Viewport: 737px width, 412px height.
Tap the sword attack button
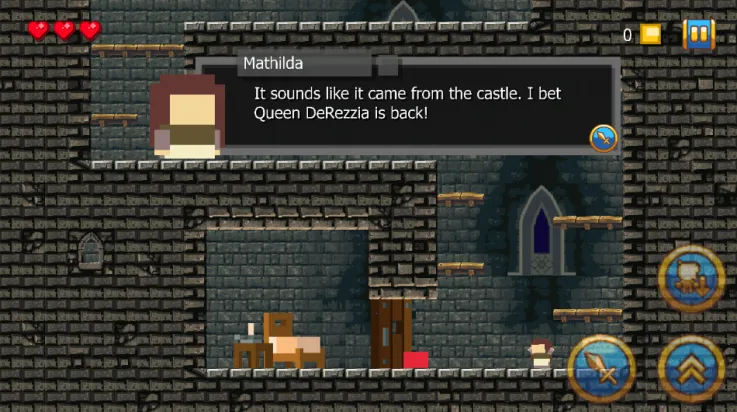[x=602, y=370]
